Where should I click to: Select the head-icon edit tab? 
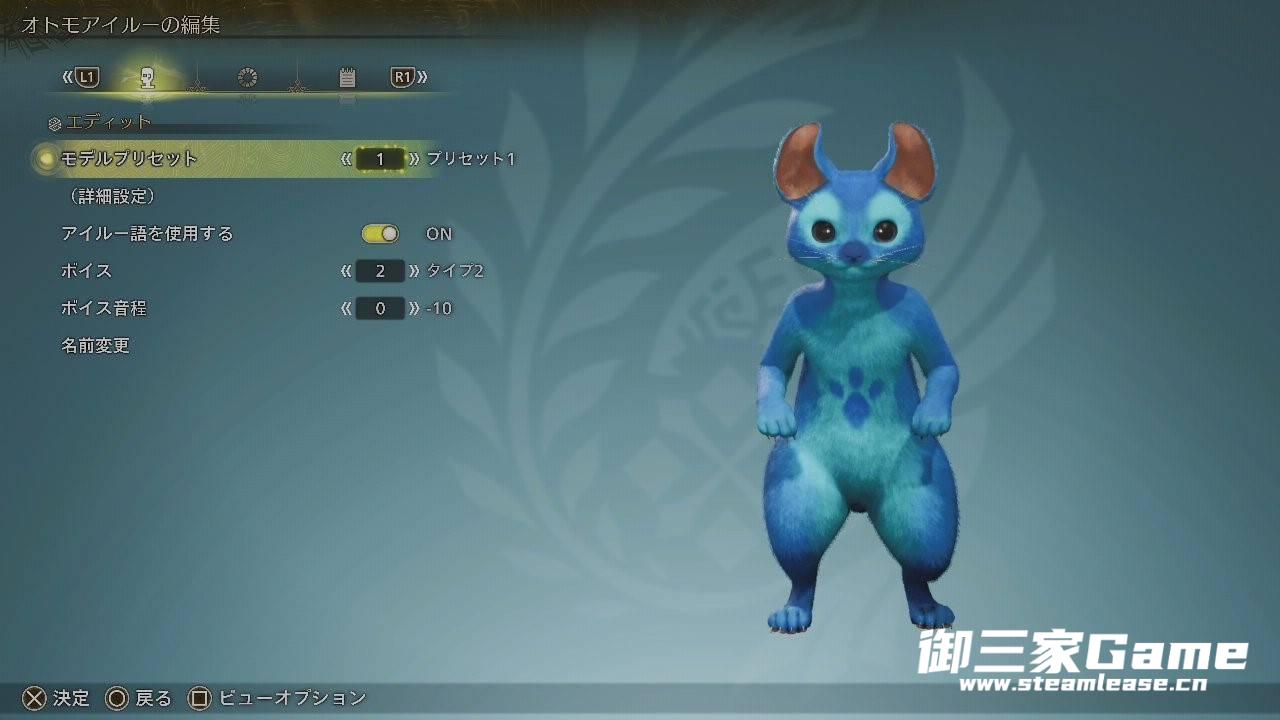coord(147,77)
